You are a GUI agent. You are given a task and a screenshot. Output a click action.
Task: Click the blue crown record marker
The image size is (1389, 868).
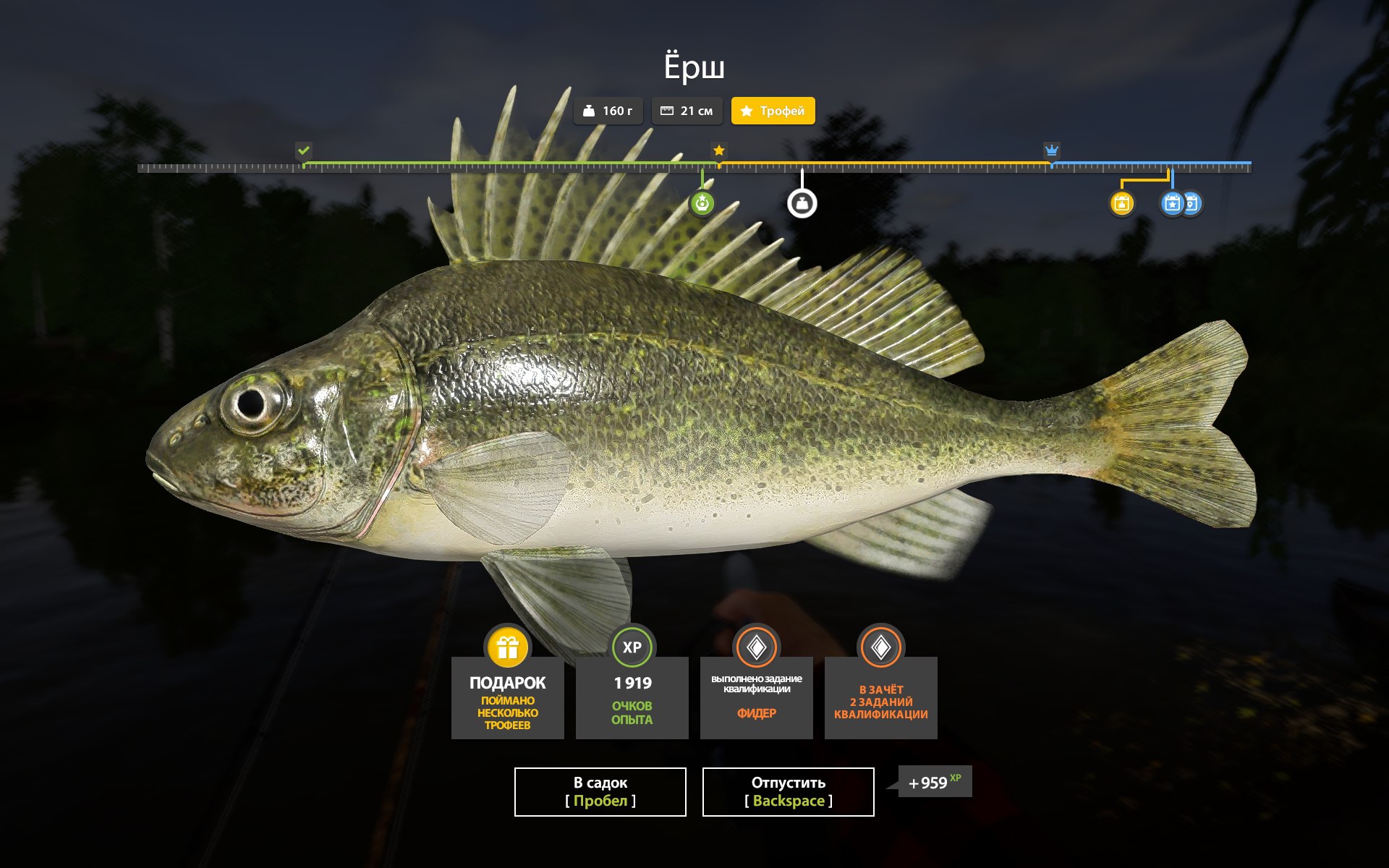click(x=1051, y=150)
